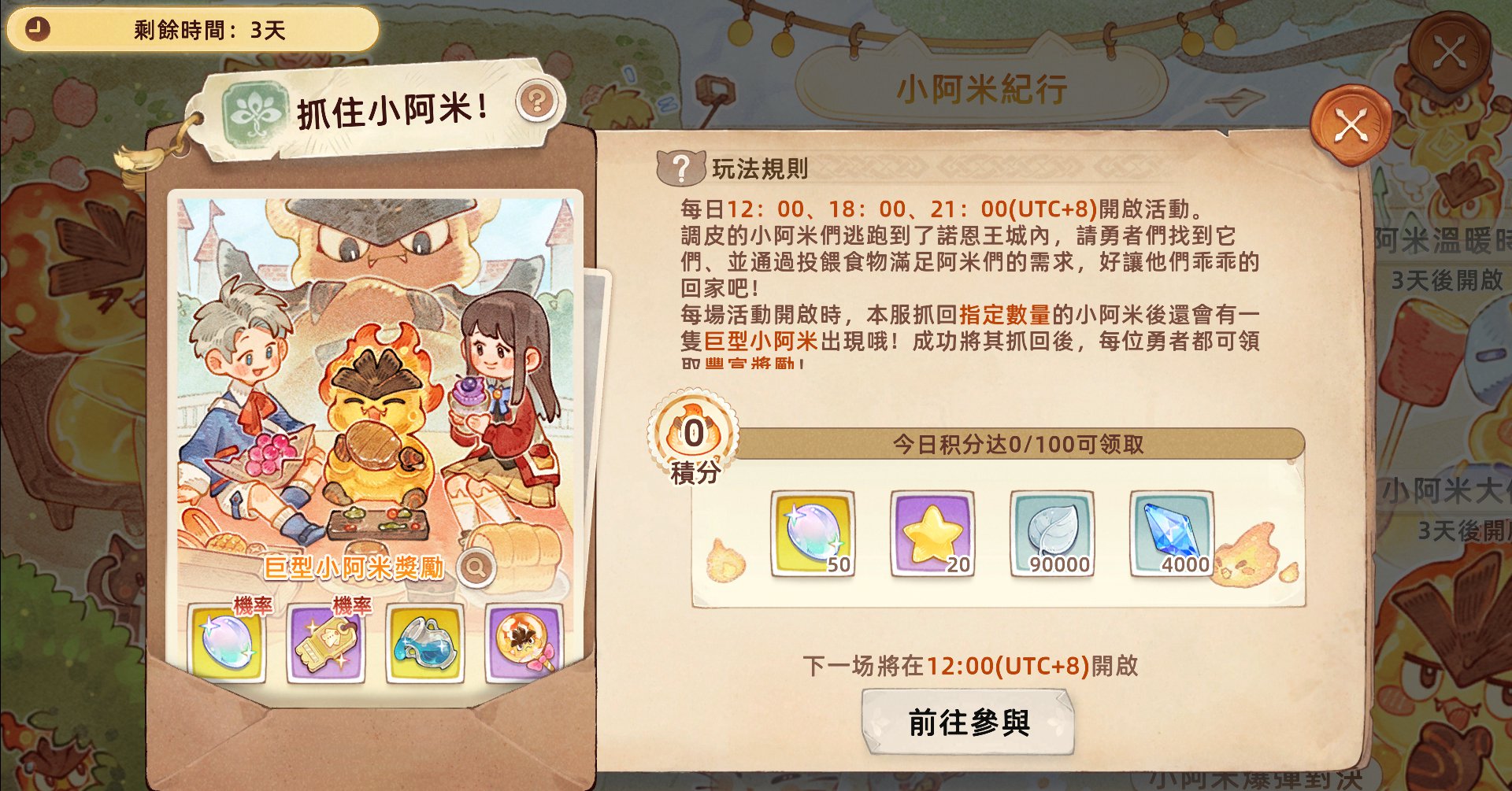The height and width of the screenshot is (791, 1512).
Task: Select the yellow star reward showing 20
Action: (931, 534)
